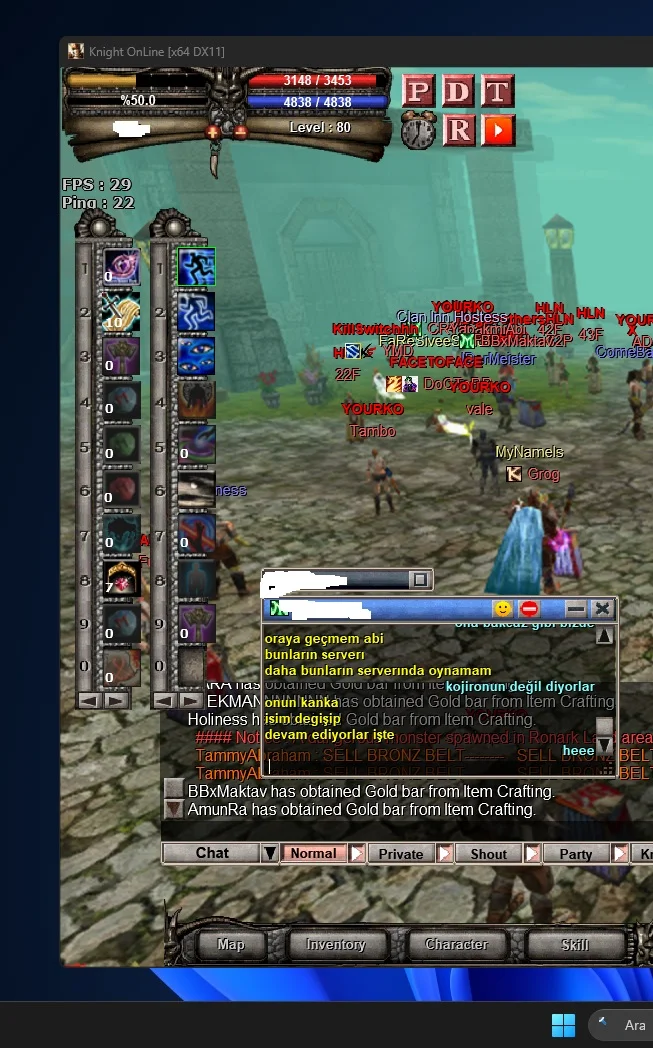Screen dimensions: 653x1048
Task: Activate the glowing-outlined sprint skill in slot 1
Action: click(196, 267)
